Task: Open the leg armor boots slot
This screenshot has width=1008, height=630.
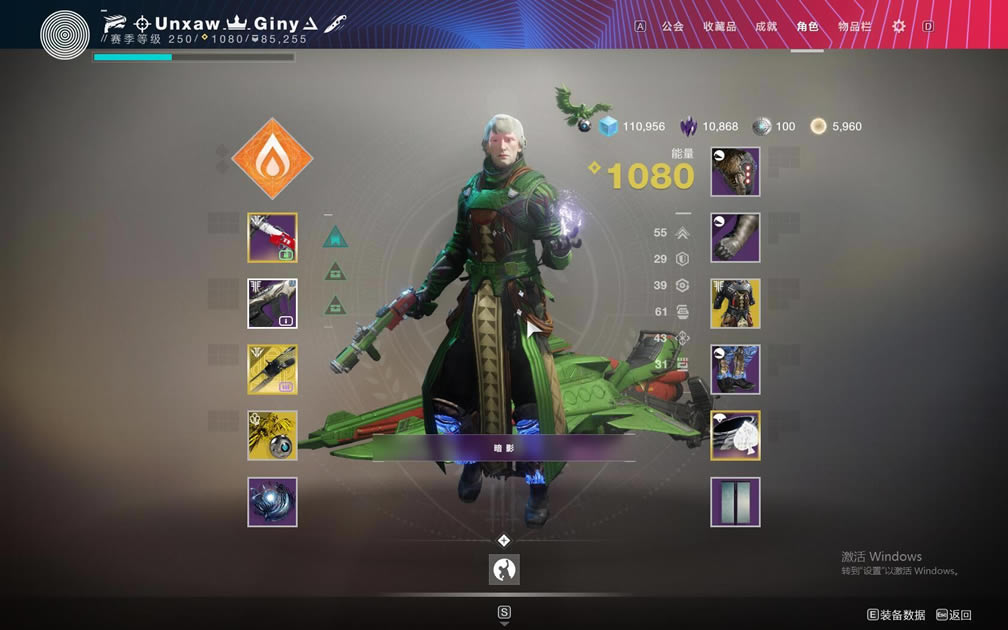Action: (735, 370)
